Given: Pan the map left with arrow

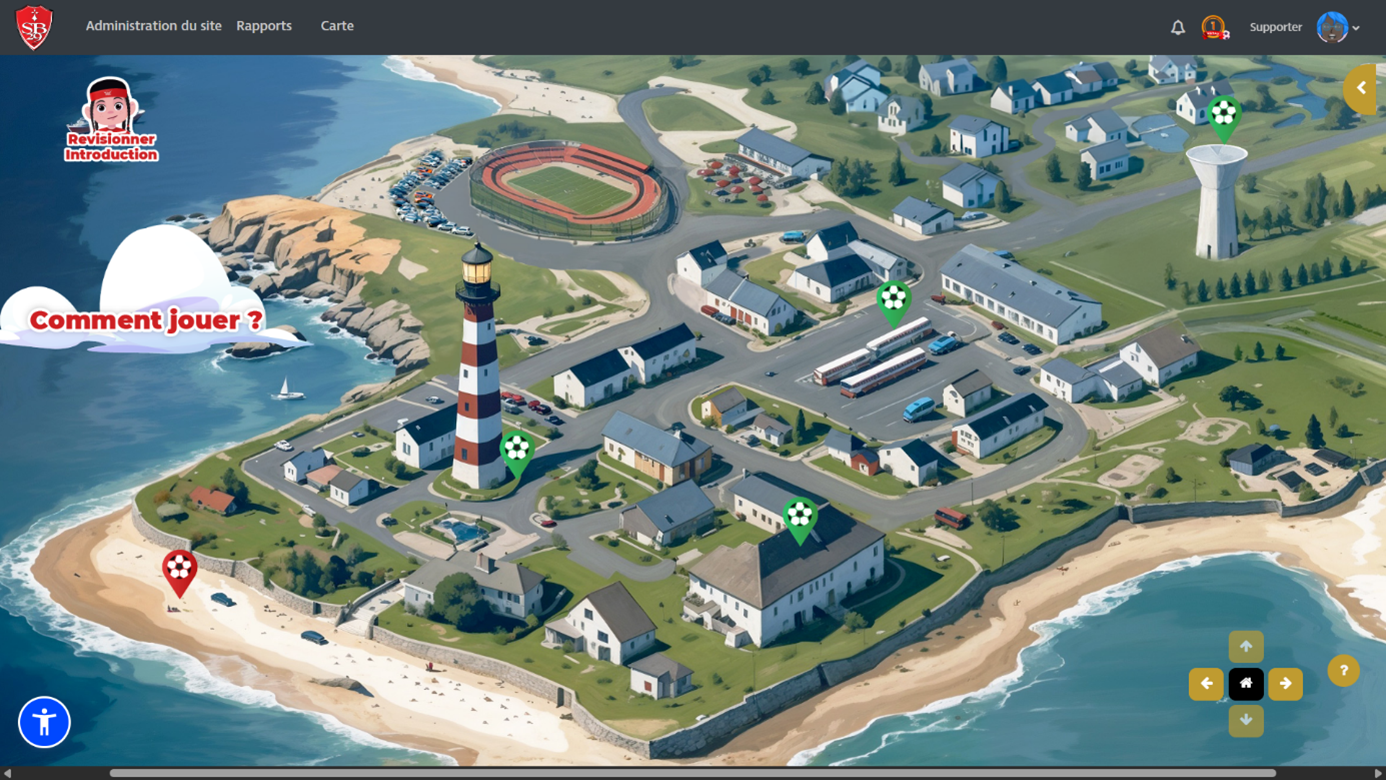Looking at the screenshot, I should point(1206,684).
